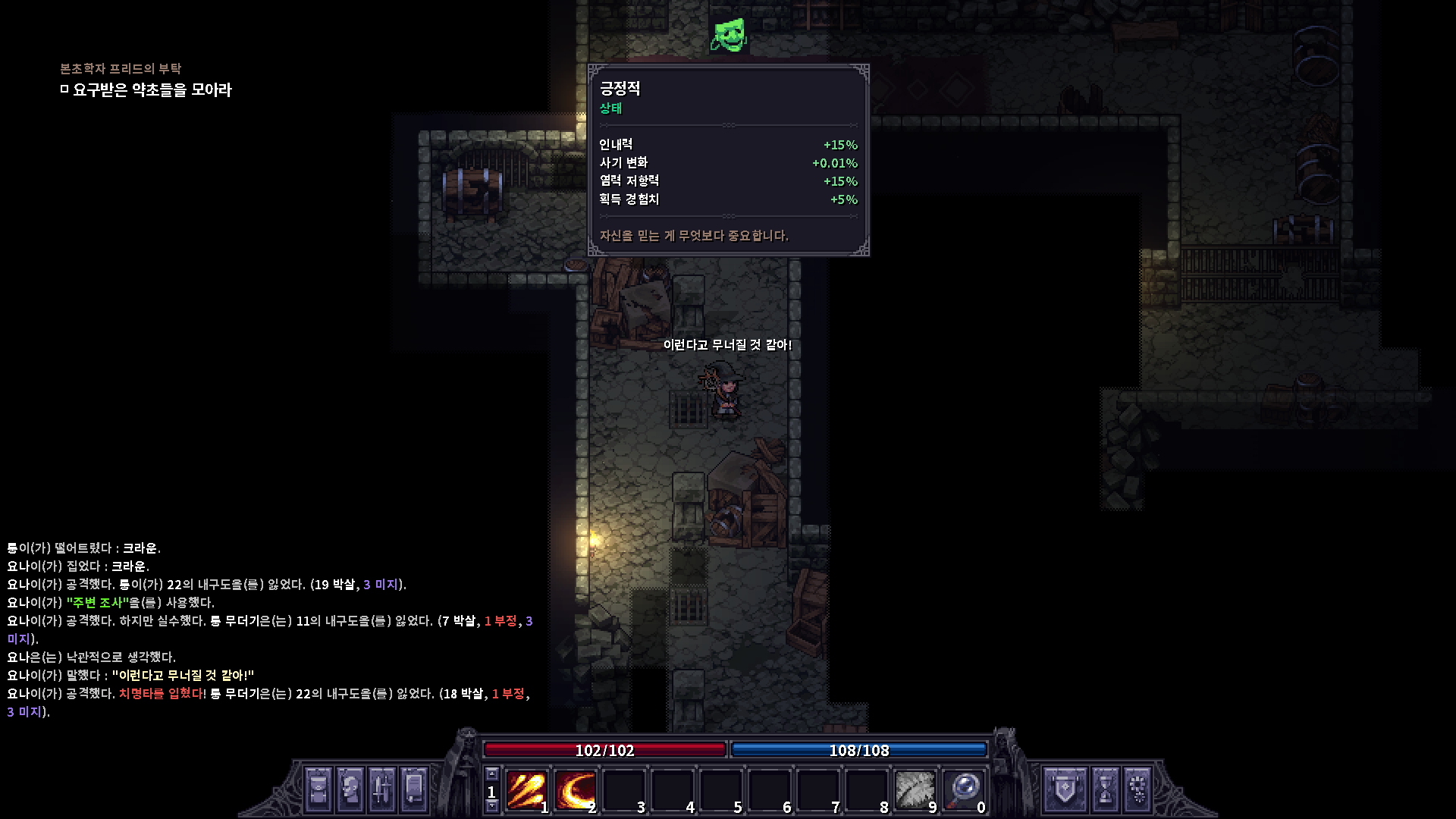This screenshot has height=819, width=1456.
Task: Activate the fiery barrage skill in slot 1
Action: [x=526, y=790]
